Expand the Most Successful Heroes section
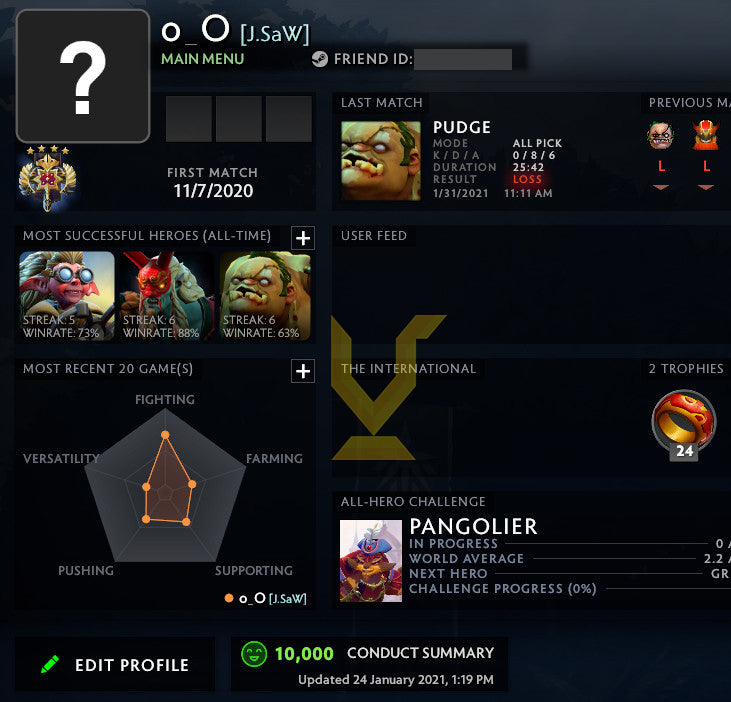Viewport: 731px width, 702px height. coord(302,237)
